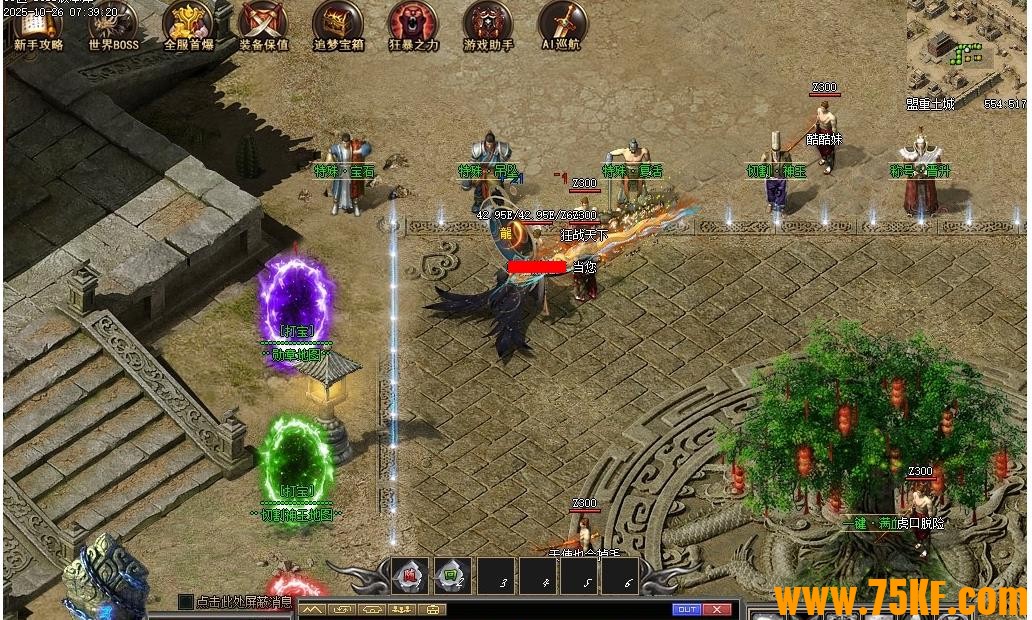The height and width of the screenshot is (620, 1032).
Task: Use the red item in hotbar slot one
Action: tap(410, 576)
